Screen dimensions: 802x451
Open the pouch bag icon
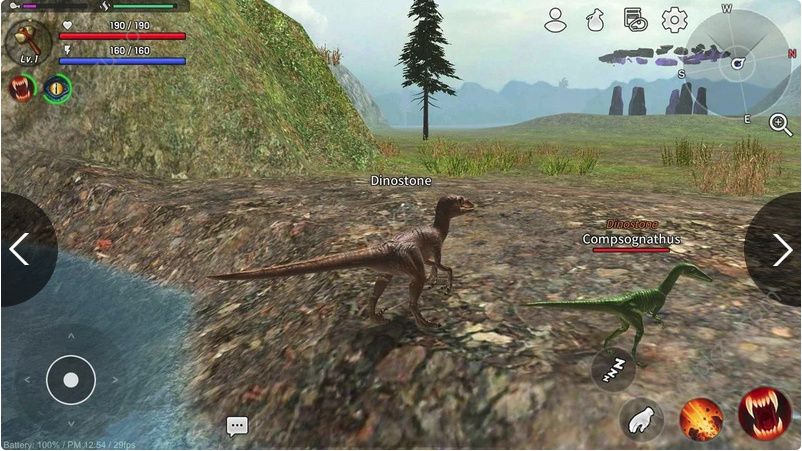pos(595,19)
